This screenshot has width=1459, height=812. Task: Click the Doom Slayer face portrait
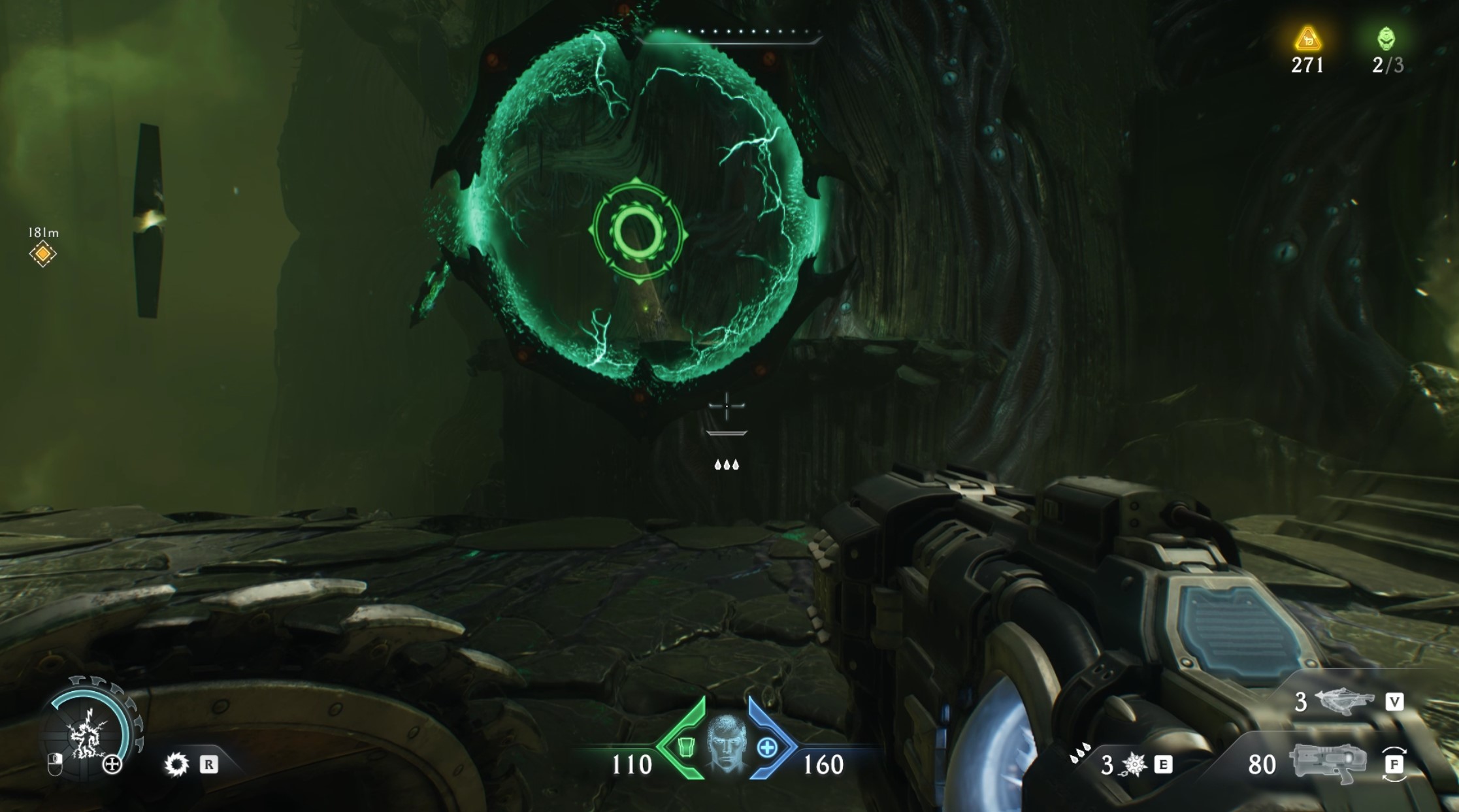point(727,743)
